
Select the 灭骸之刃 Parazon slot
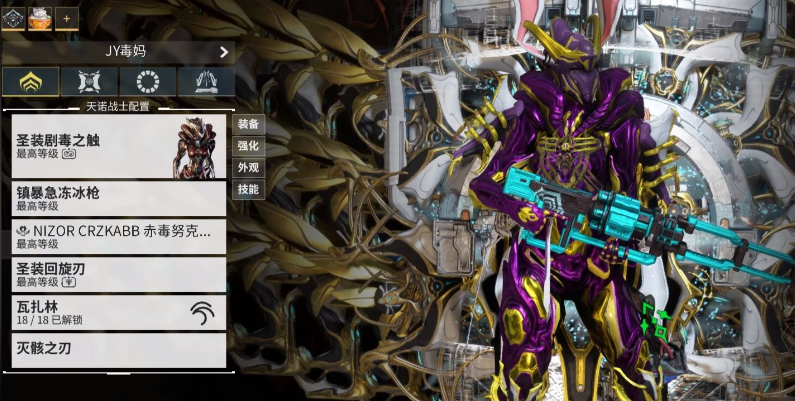pyautogui.click(x=119, y=350)
